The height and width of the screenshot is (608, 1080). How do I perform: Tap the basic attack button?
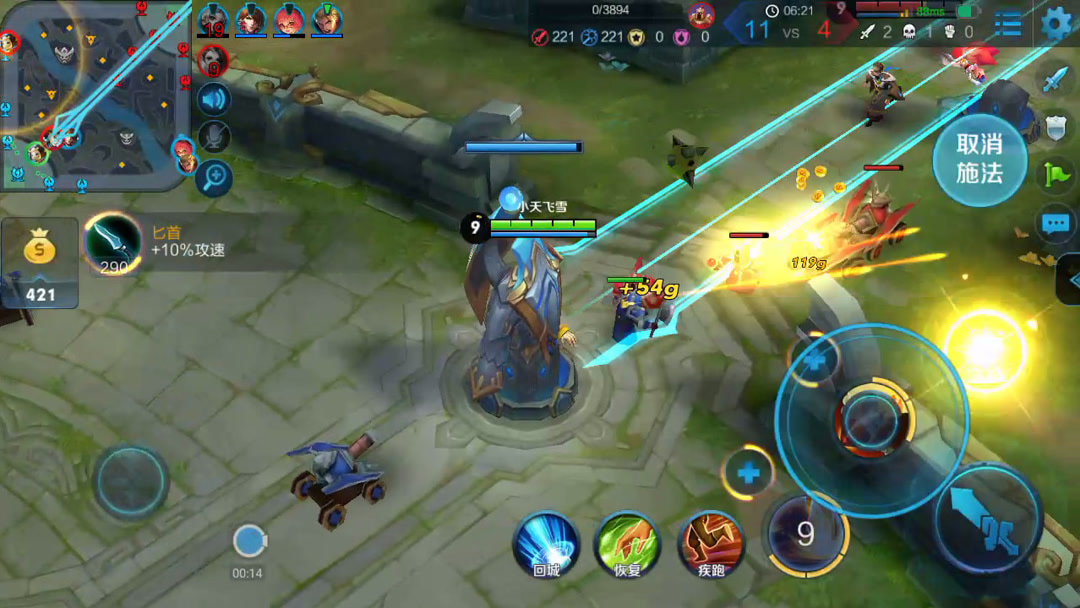988,518
